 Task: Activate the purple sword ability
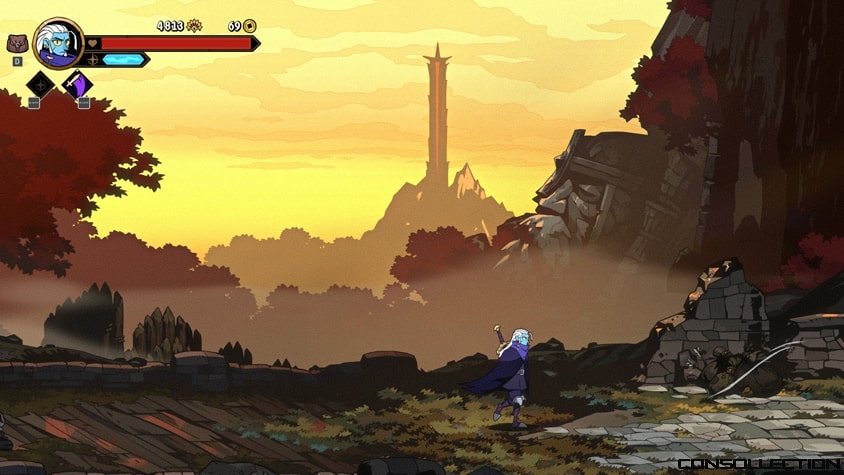[x=77, y=85]
